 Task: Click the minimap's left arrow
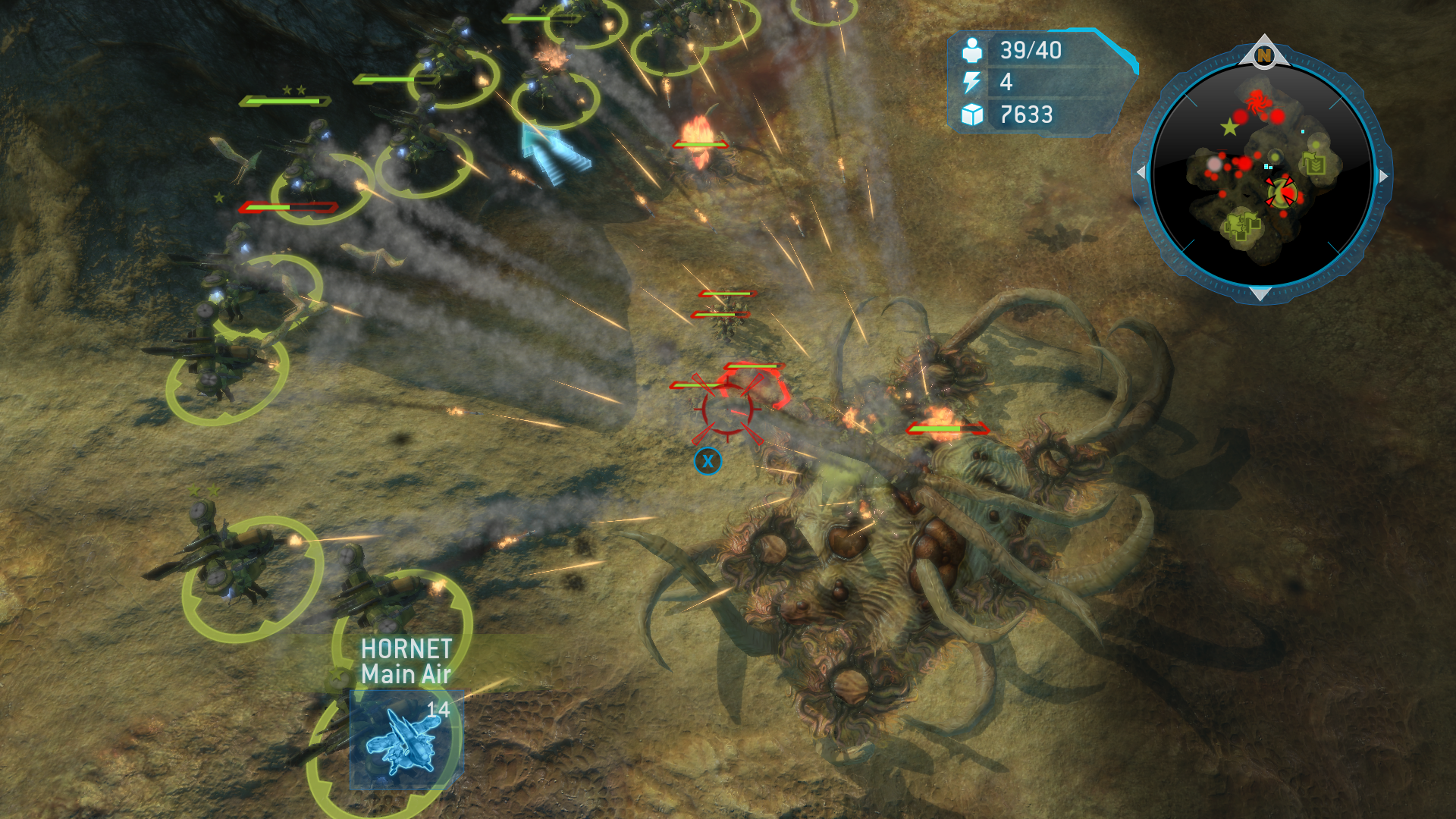point(1141,173)
